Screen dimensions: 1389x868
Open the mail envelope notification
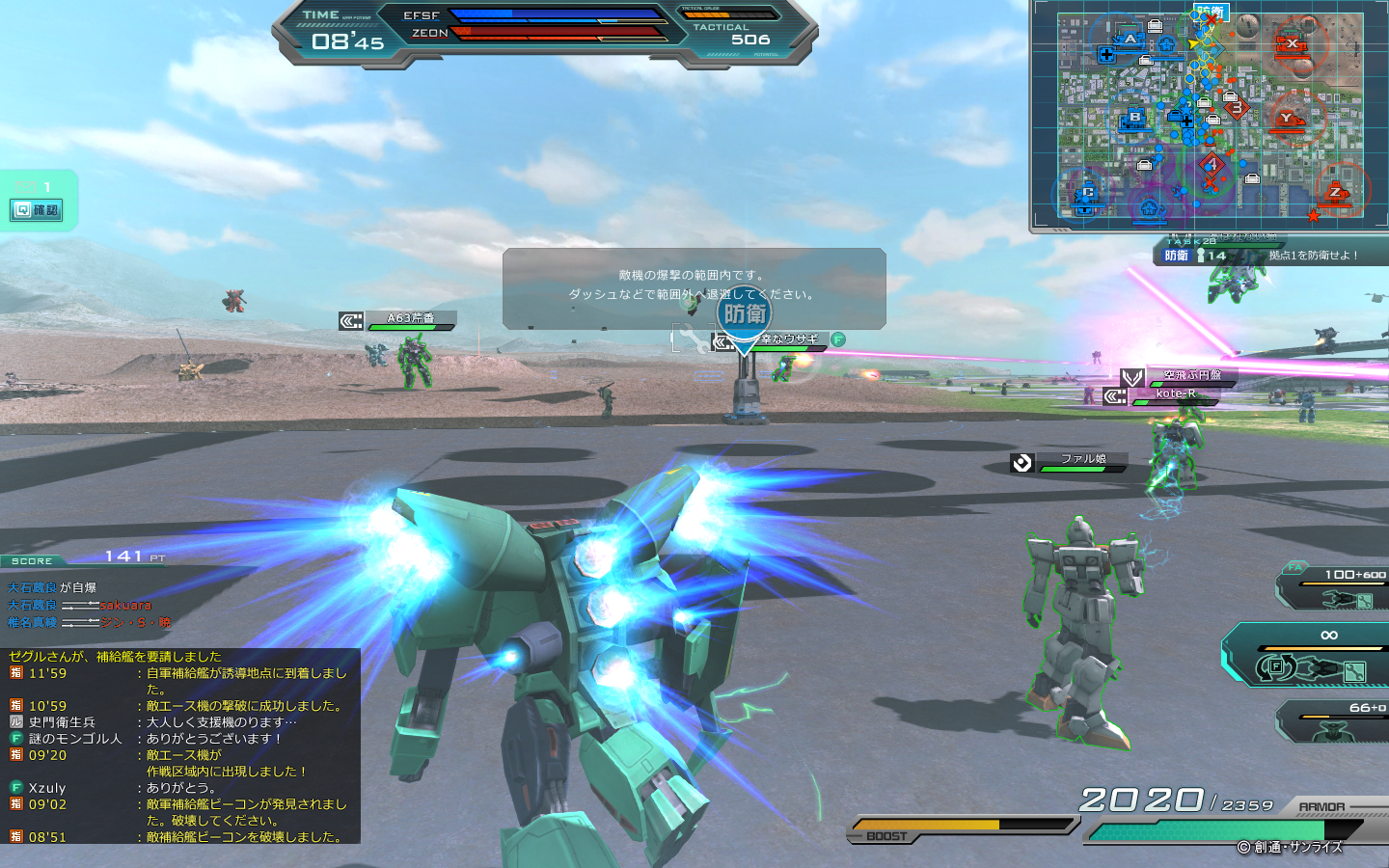24,186
